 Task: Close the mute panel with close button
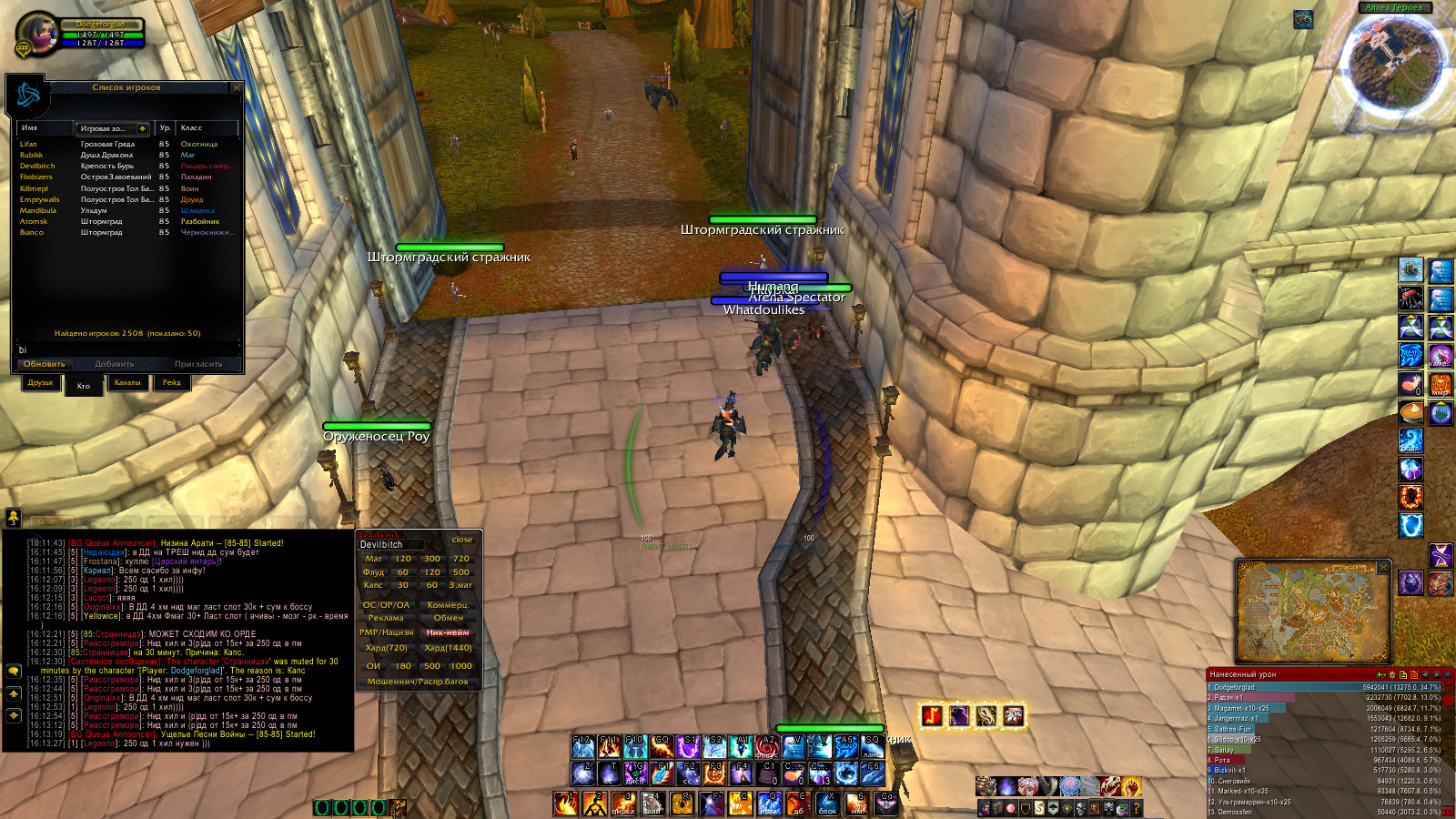(462, 540)
